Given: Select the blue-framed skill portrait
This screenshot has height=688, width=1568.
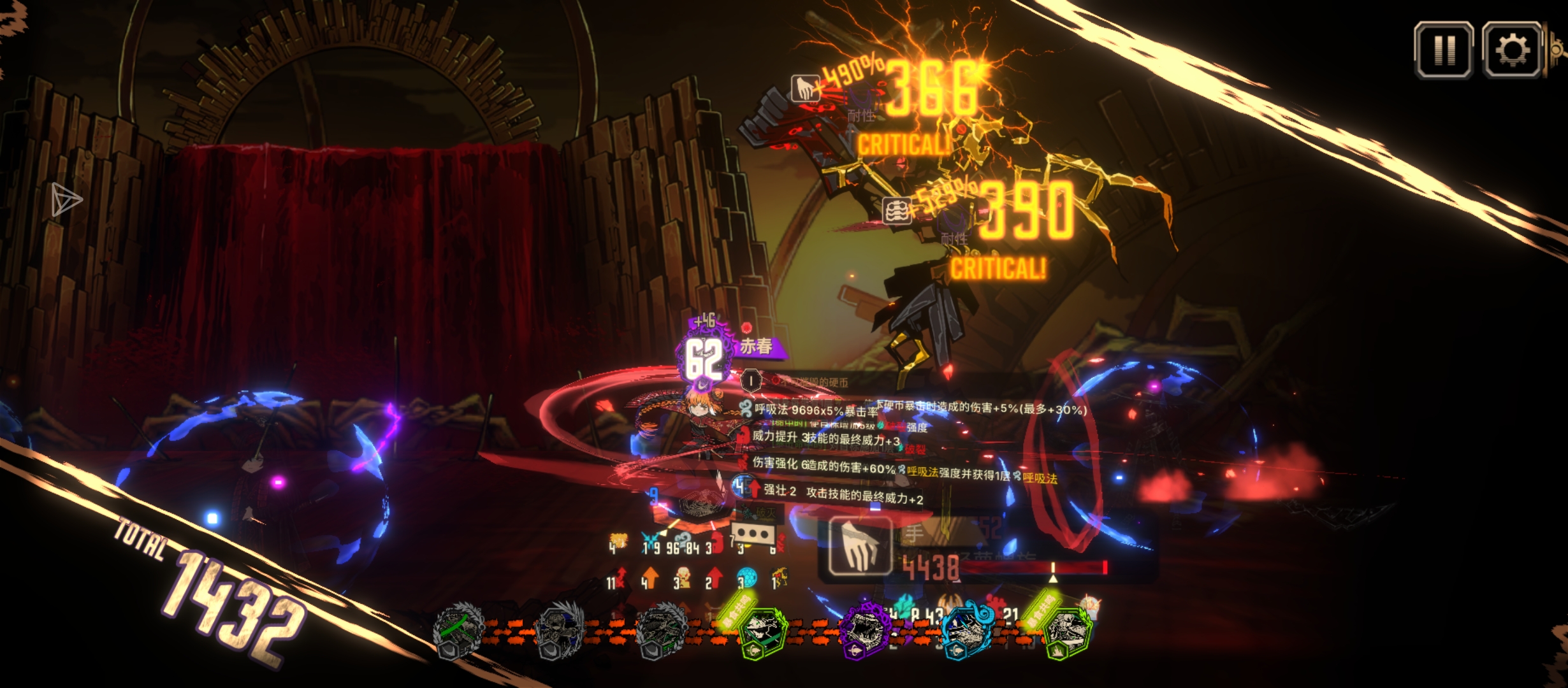Looking at the screenshot, I should click(966, 631).
